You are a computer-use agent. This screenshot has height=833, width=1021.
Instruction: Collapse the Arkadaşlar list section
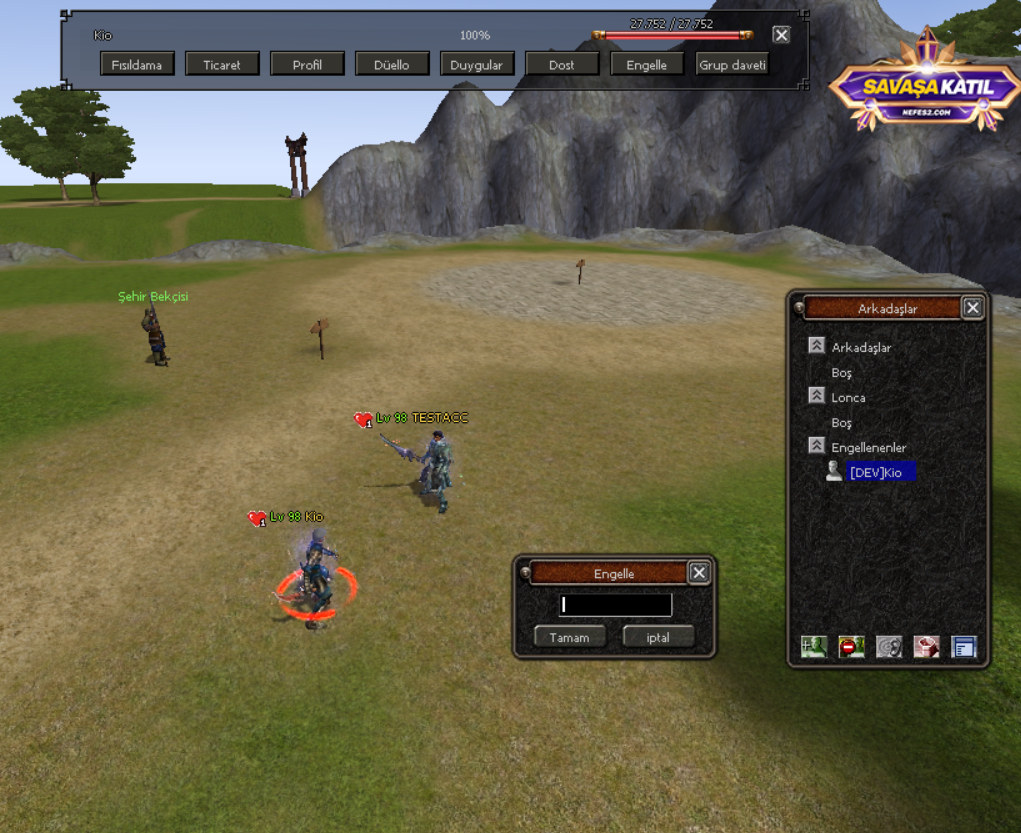tap(817, 346)
